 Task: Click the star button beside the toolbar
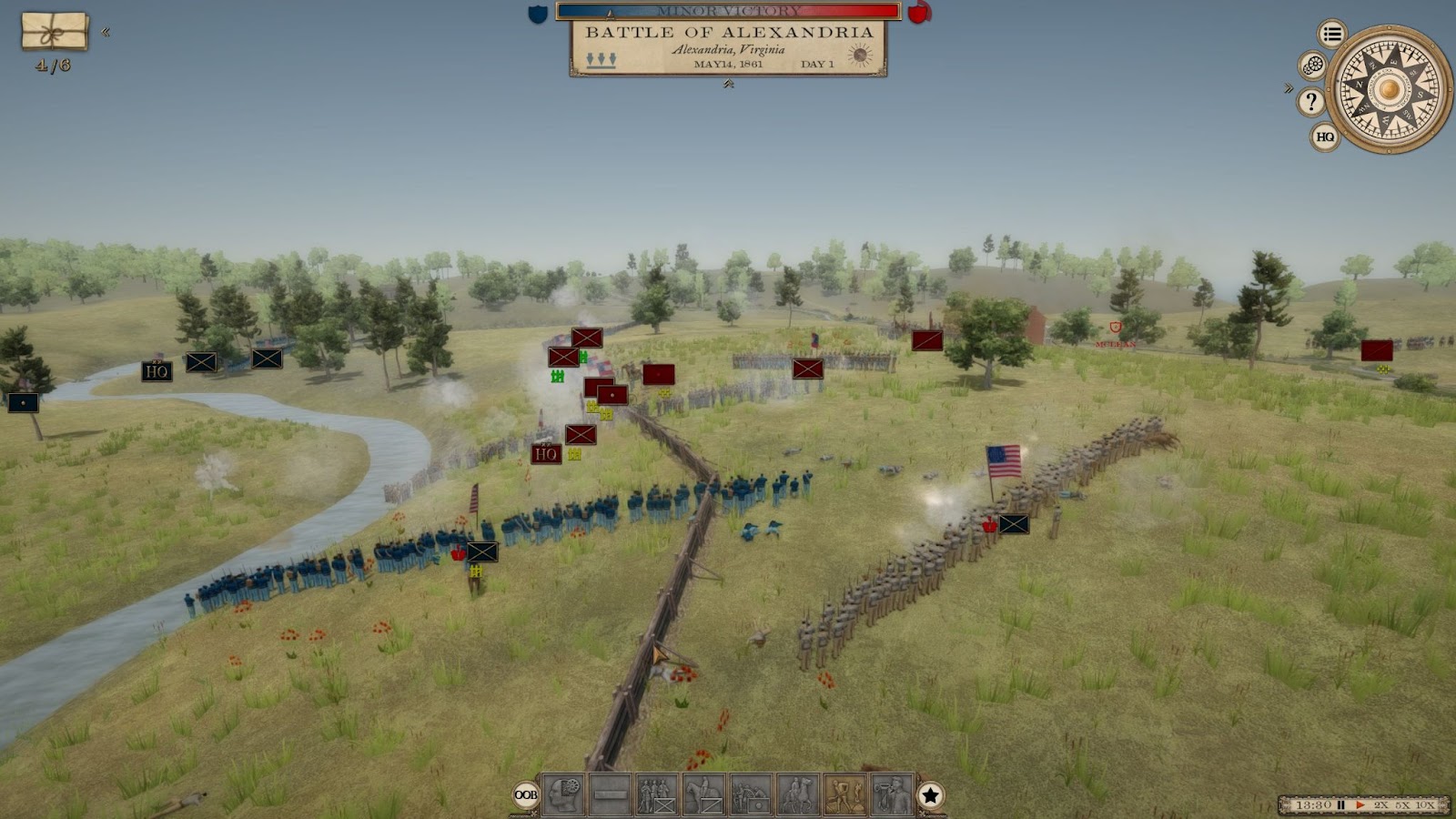coord(930,795)
